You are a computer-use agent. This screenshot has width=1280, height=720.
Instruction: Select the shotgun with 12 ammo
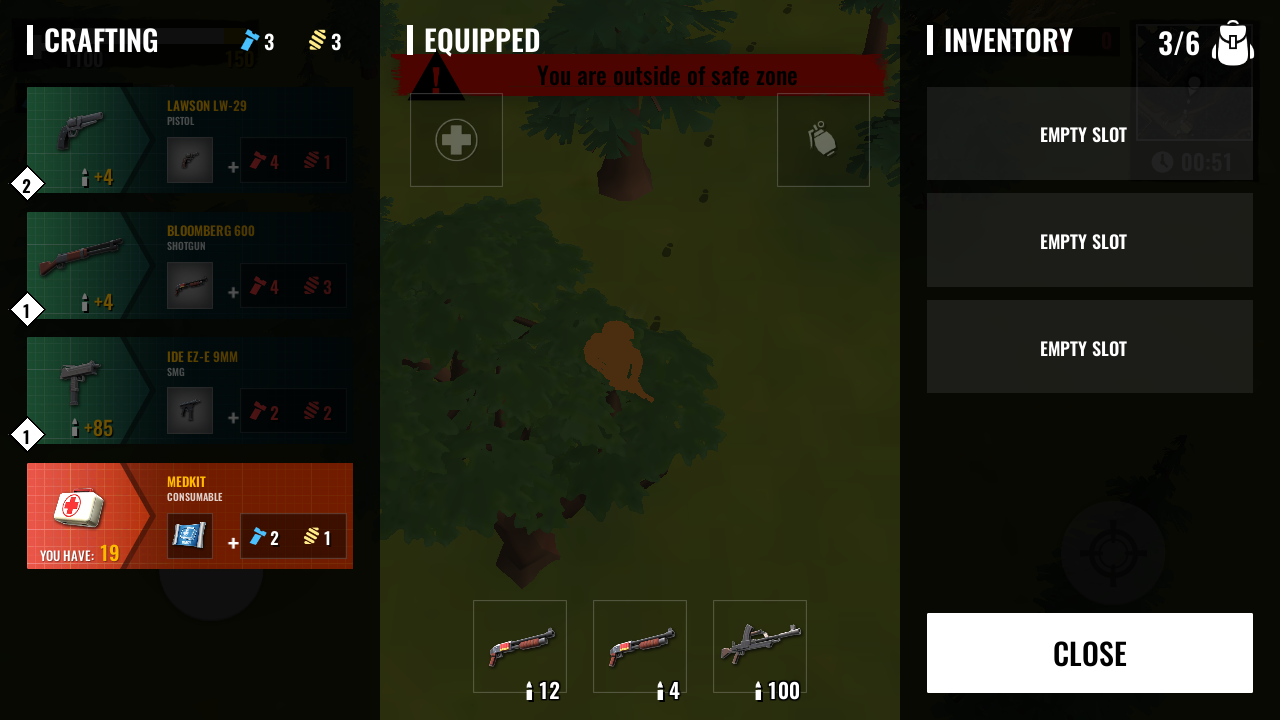520,646
